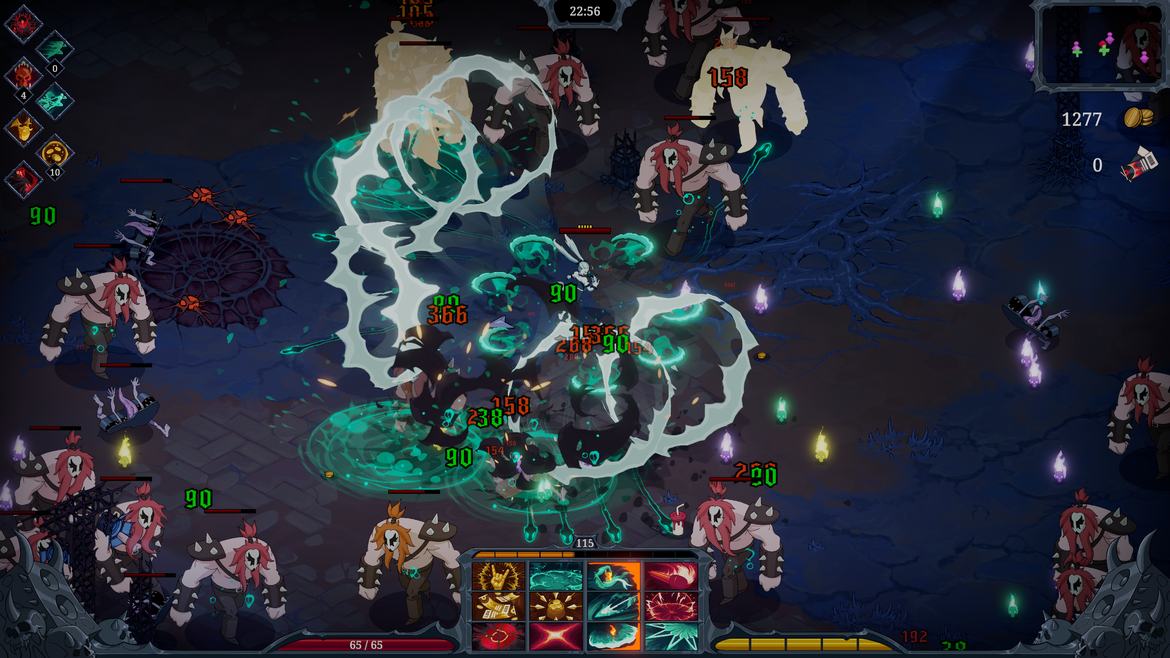
Task: Choose the red spiked circle skill
Action: 670,606
